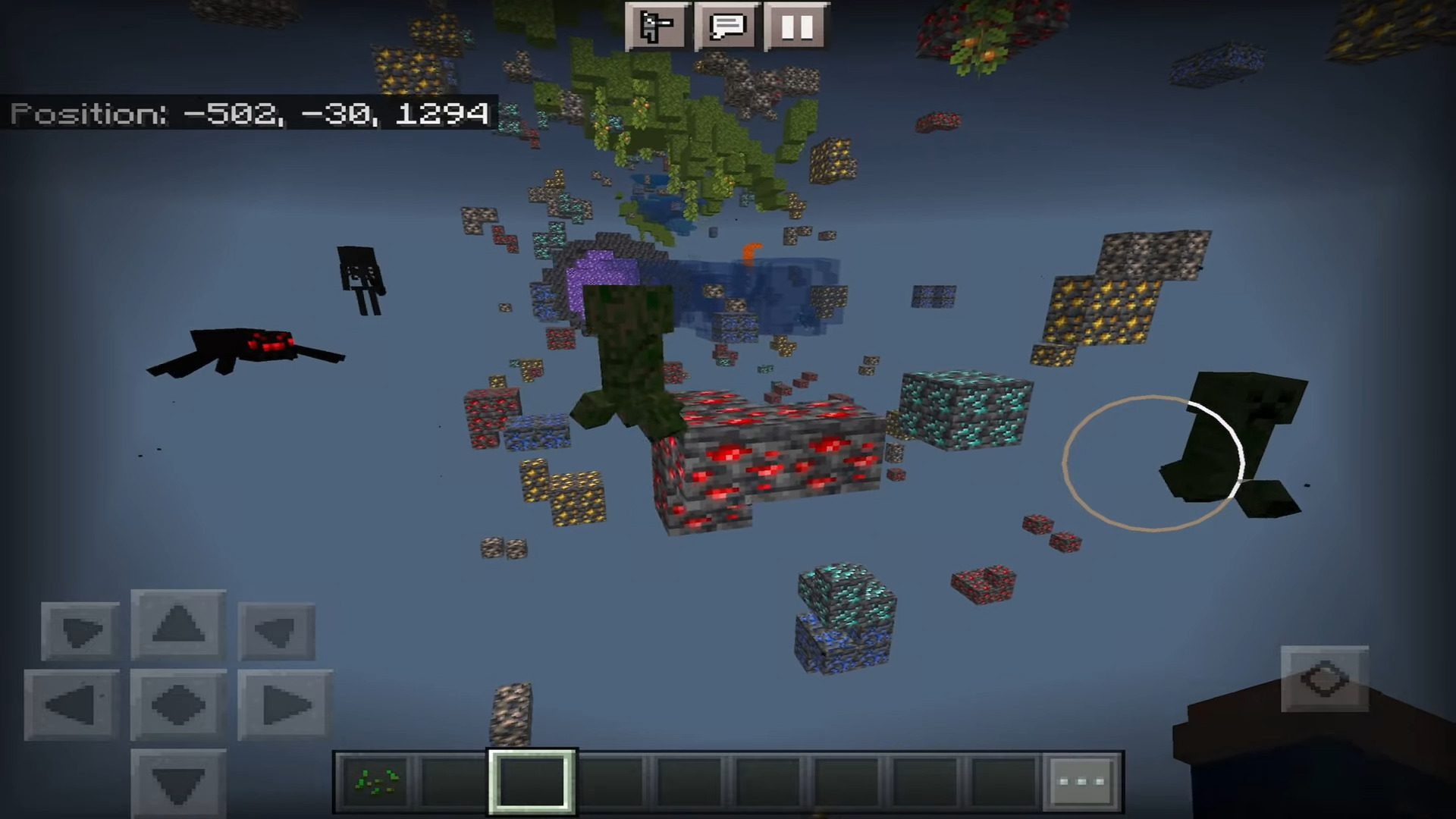Open the emote menu button
This screenshot has height=819, width=1456.
click(657, 27)
